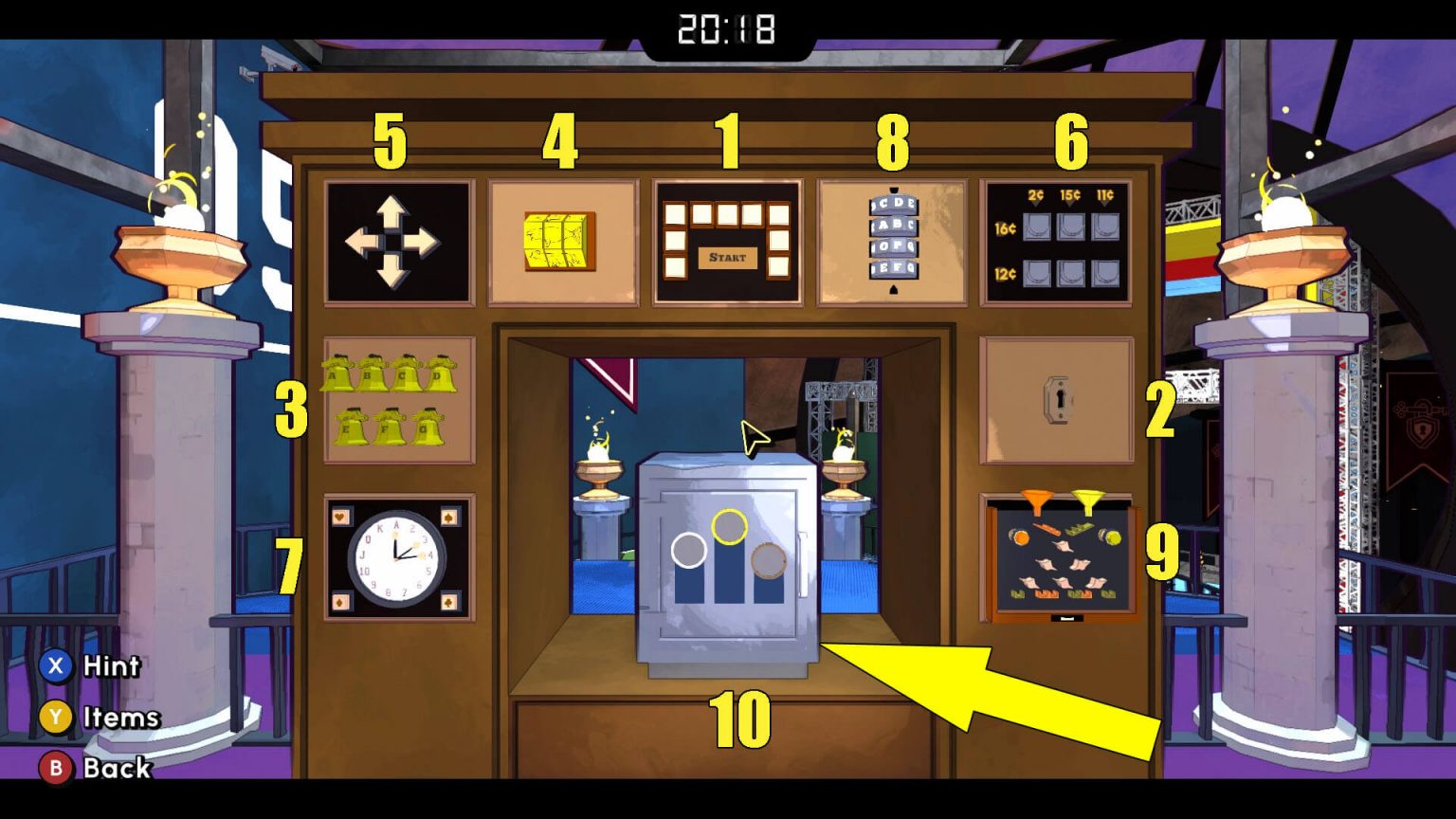Click the heart suit symbol on clock panel 7
This screenshot has width=1456, height=819.
(x=338, y=517)
